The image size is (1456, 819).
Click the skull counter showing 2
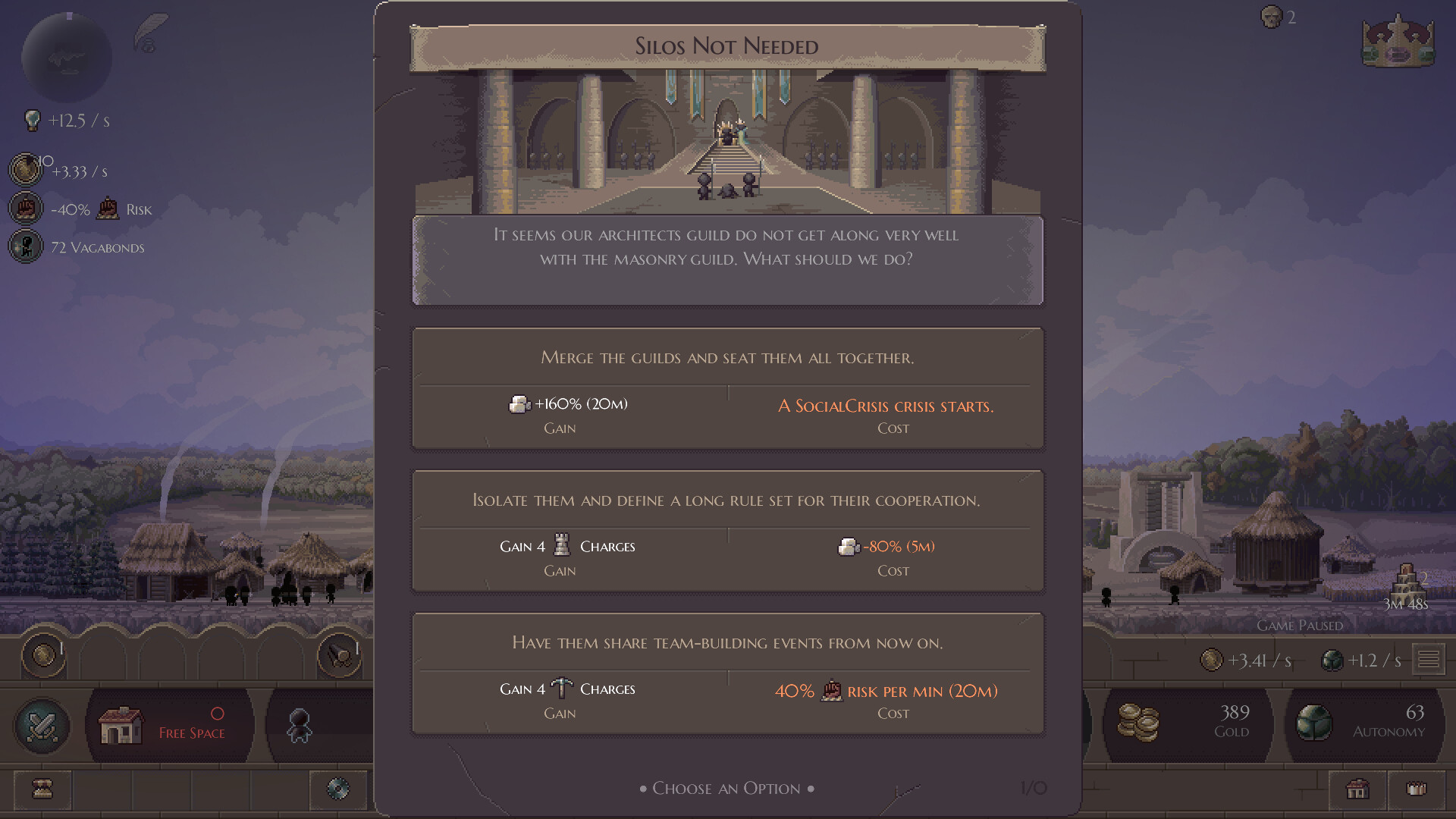(1272, 17)
